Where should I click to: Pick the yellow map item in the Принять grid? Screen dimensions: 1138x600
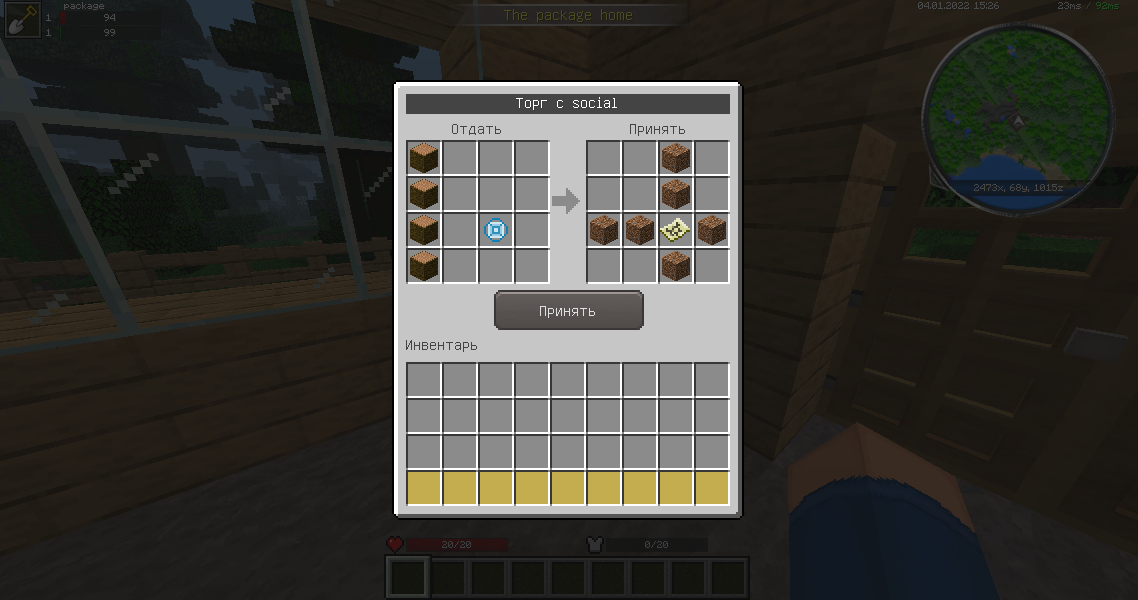click(676, 230)
